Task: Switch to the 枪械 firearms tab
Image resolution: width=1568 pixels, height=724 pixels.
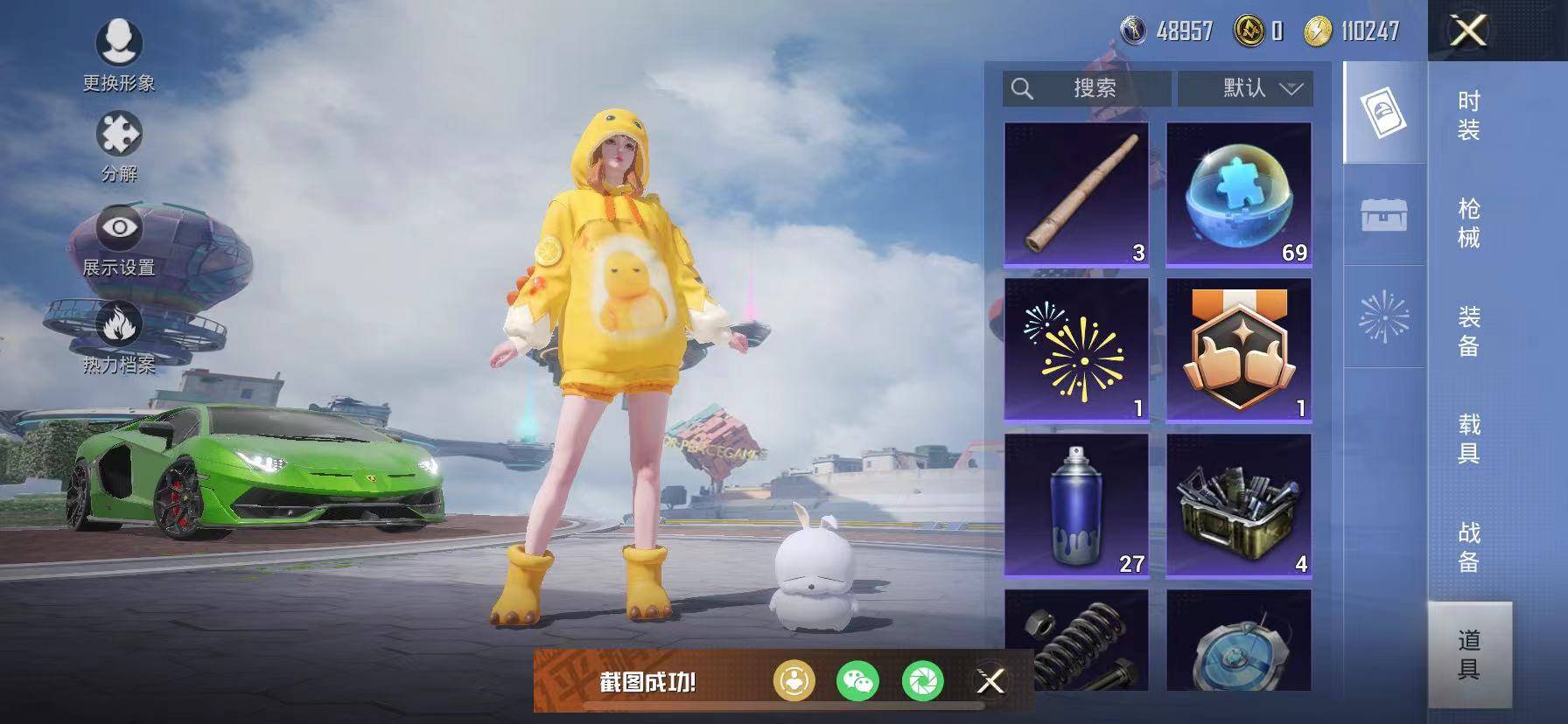Action: point(1468,224)
